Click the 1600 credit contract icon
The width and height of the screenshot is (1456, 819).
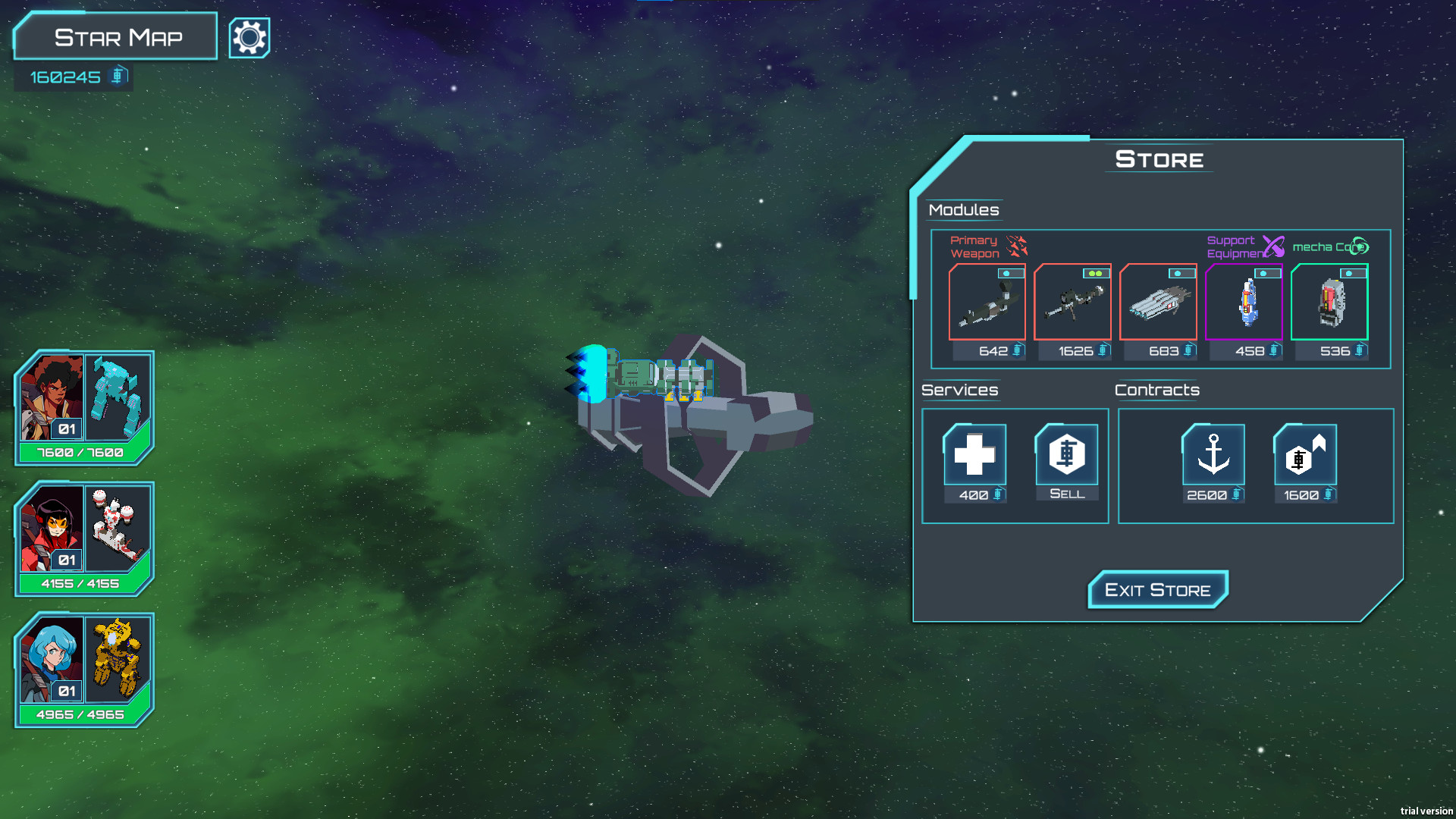(x=1304, y=455)
